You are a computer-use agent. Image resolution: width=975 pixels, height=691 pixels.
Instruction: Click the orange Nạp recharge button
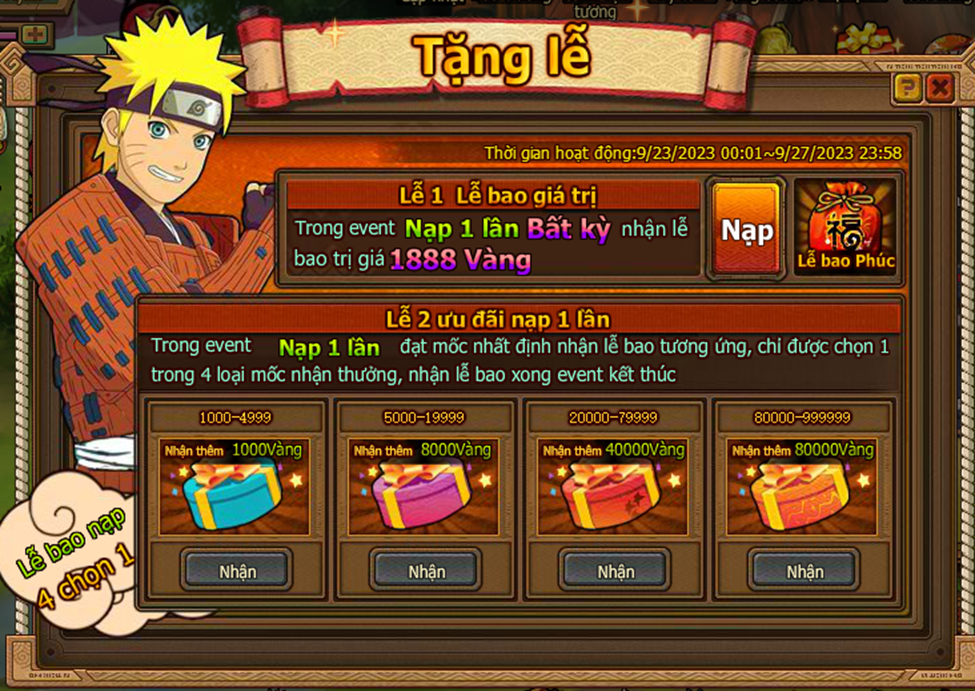[748, 229]
